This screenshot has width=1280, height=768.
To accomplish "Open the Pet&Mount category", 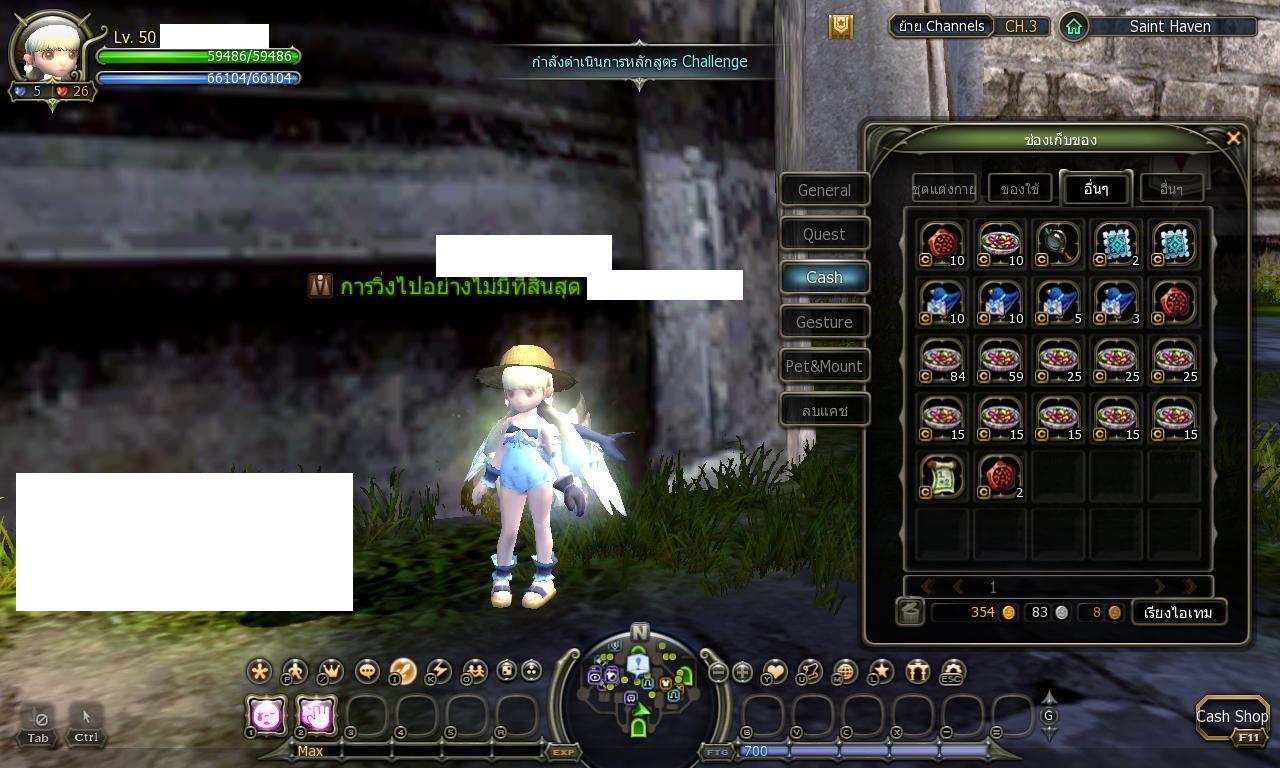I will 824,366.
